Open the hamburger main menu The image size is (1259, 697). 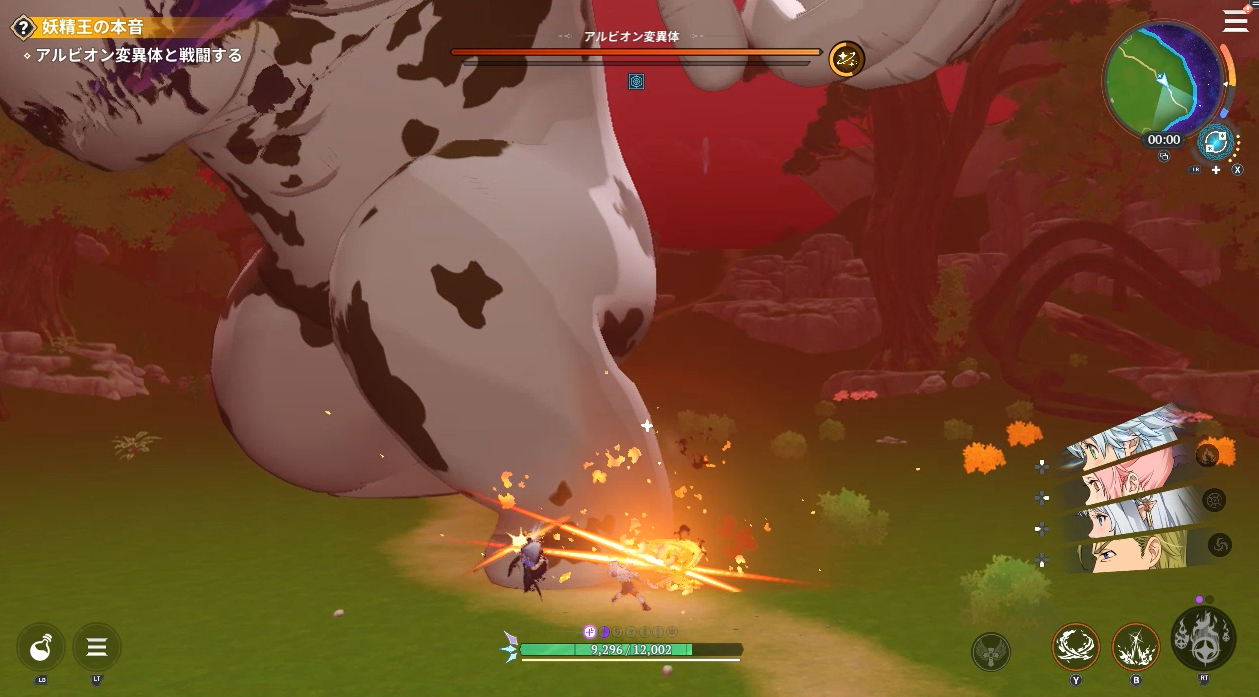click(1235, 22)
